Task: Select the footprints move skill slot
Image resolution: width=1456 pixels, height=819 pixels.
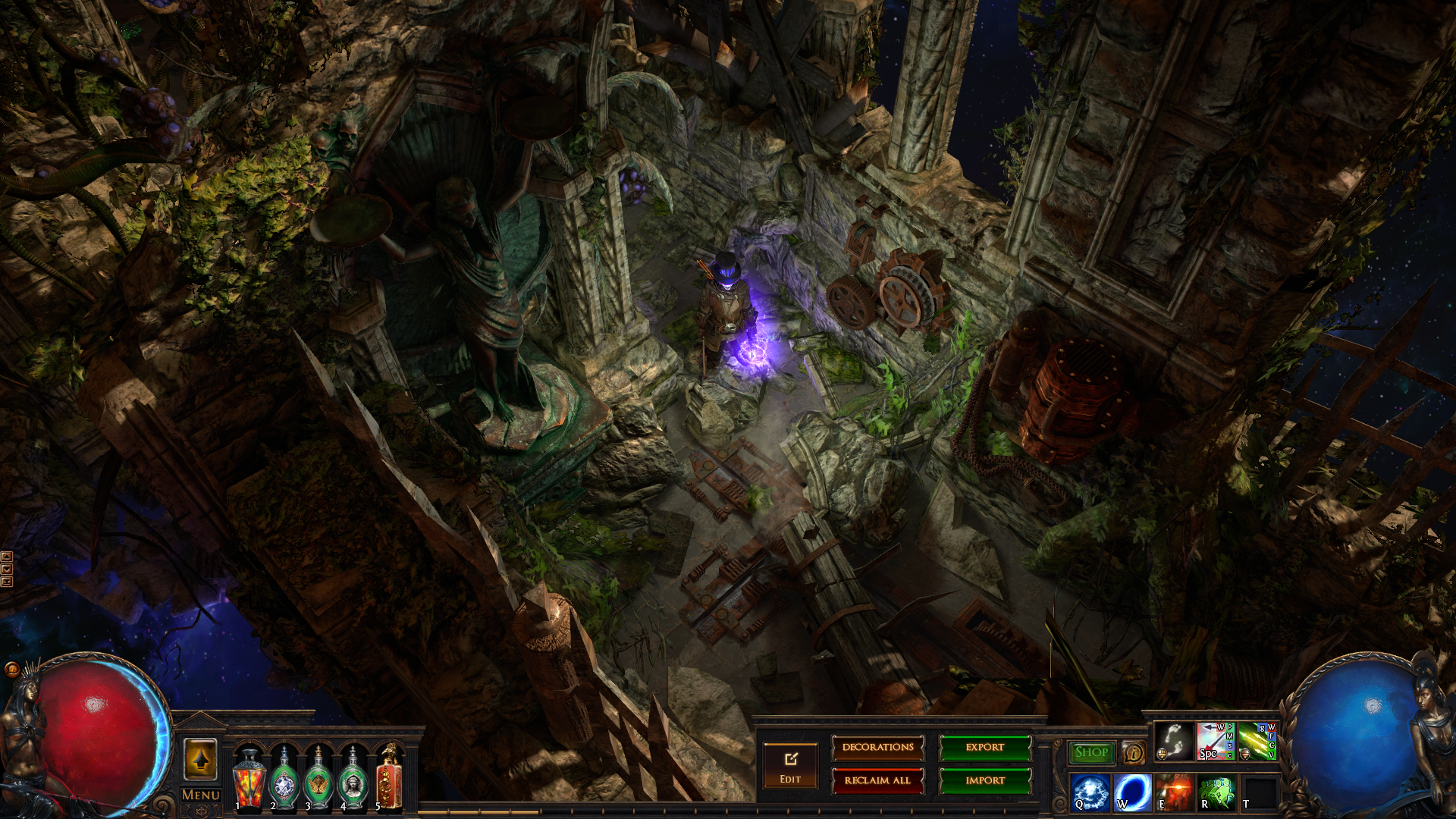Action: tap(1174, 741)
